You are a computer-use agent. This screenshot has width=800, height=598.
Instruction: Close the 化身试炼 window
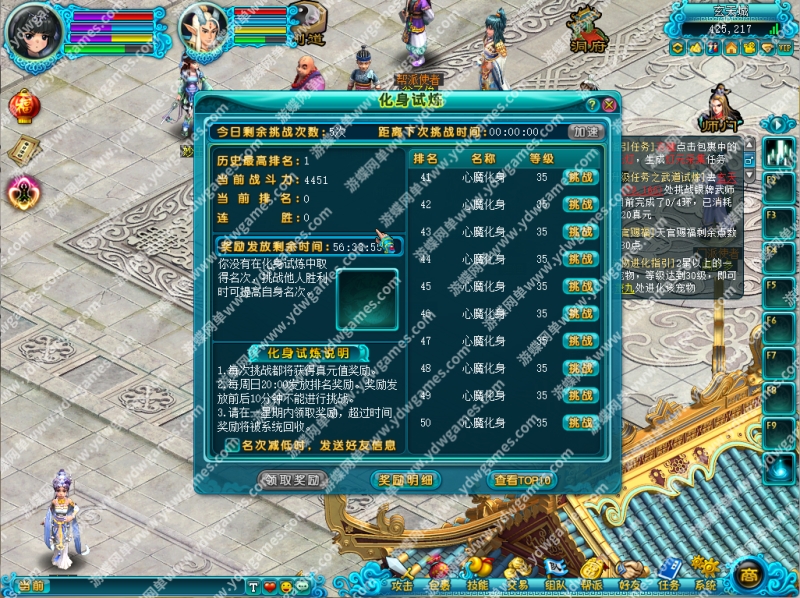click(608, 103)
